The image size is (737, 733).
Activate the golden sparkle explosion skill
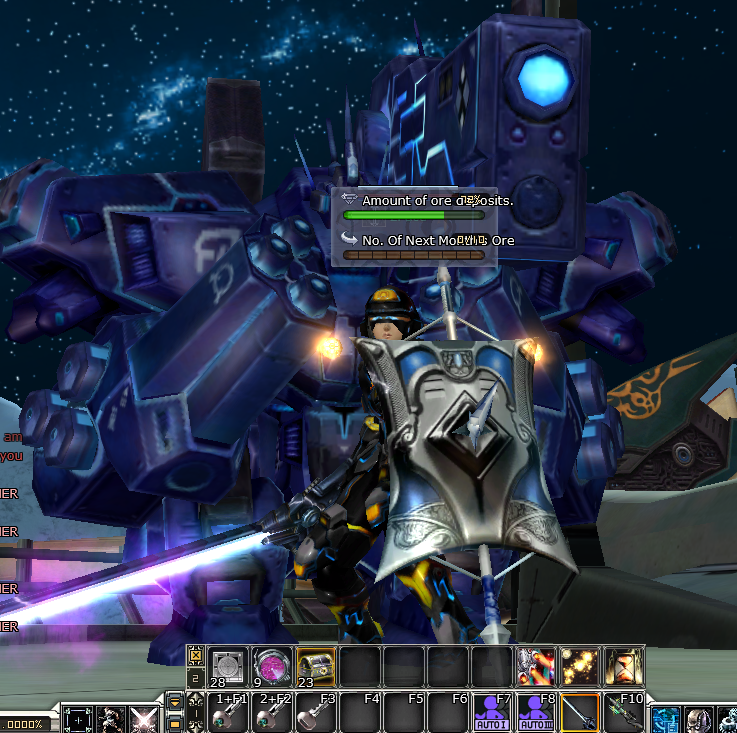coord(579,666)
